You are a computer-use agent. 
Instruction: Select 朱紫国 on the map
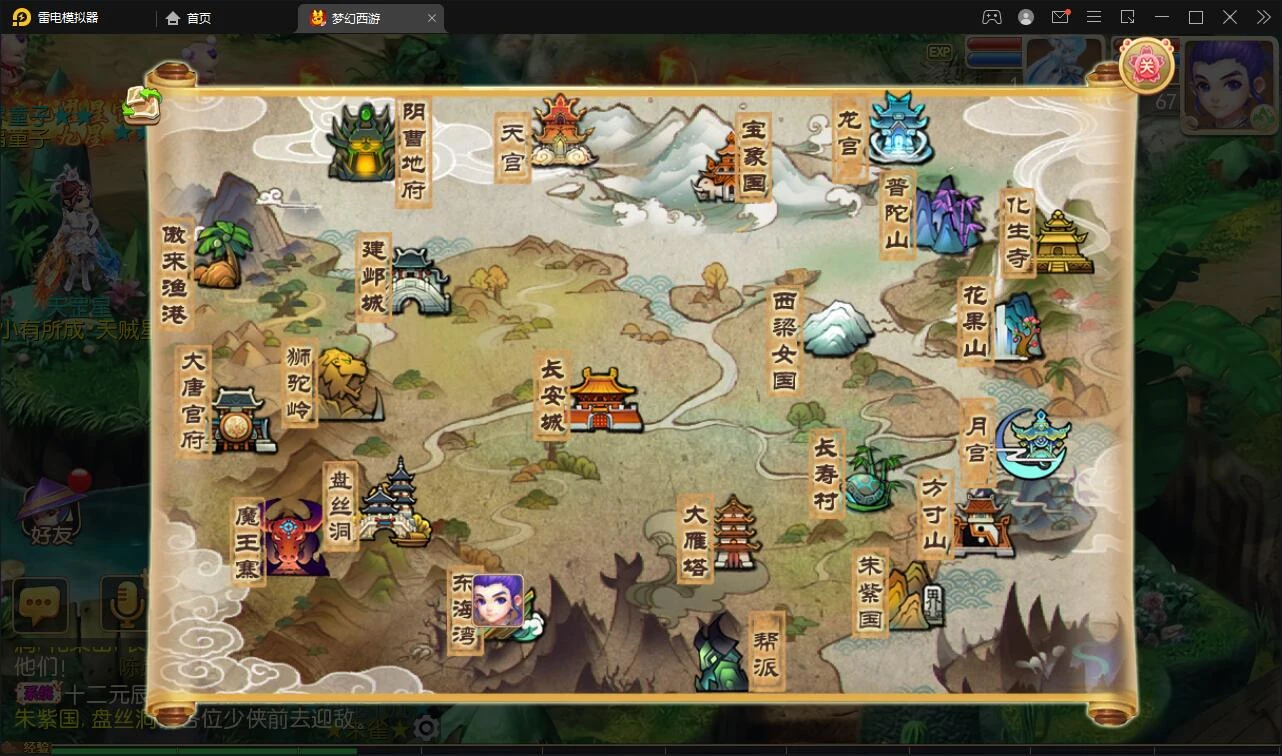pos(909,597)
